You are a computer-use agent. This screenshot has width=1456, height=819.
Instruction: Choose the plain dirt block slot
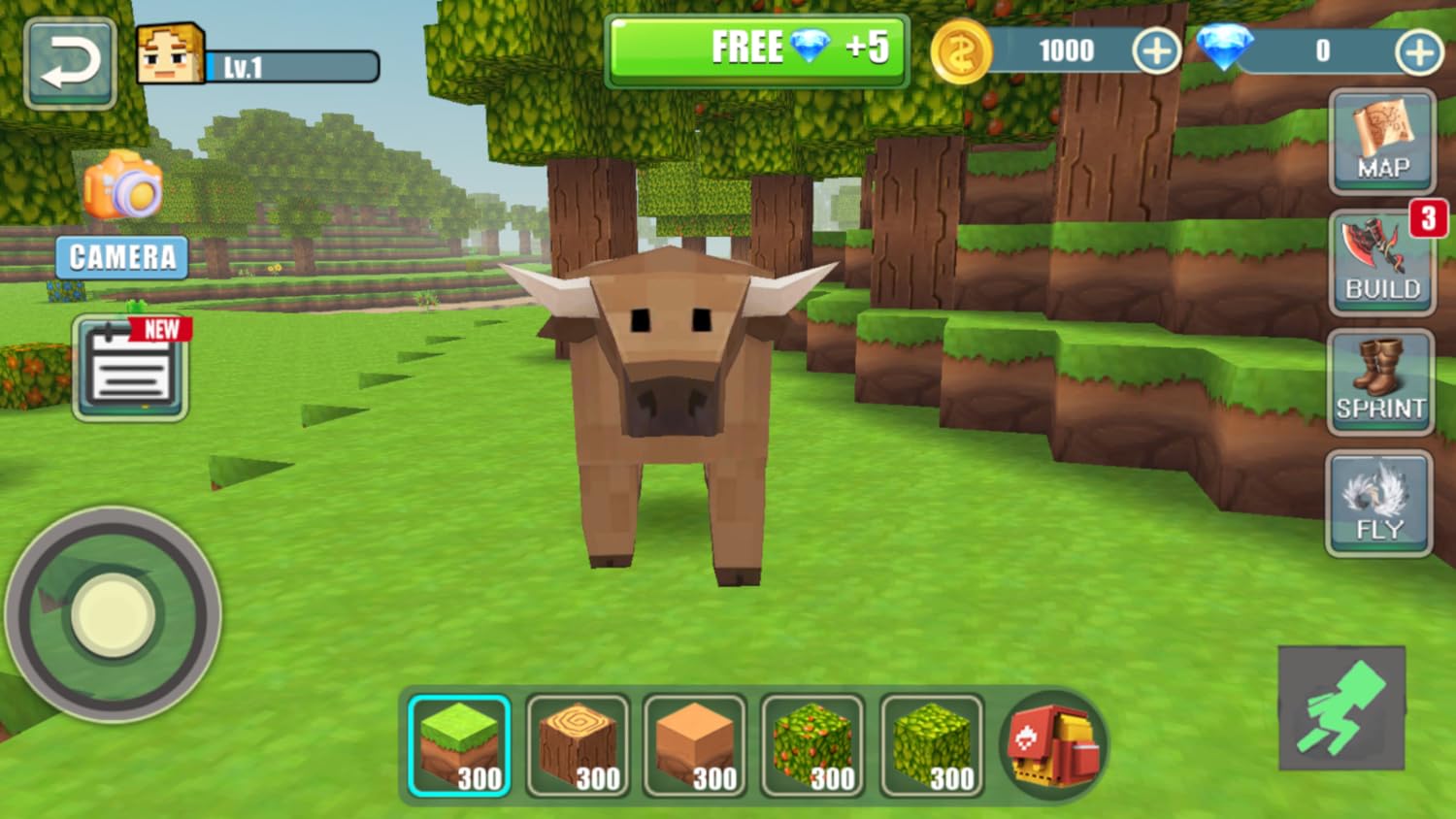pyautogui.click(x=695, y=746)
